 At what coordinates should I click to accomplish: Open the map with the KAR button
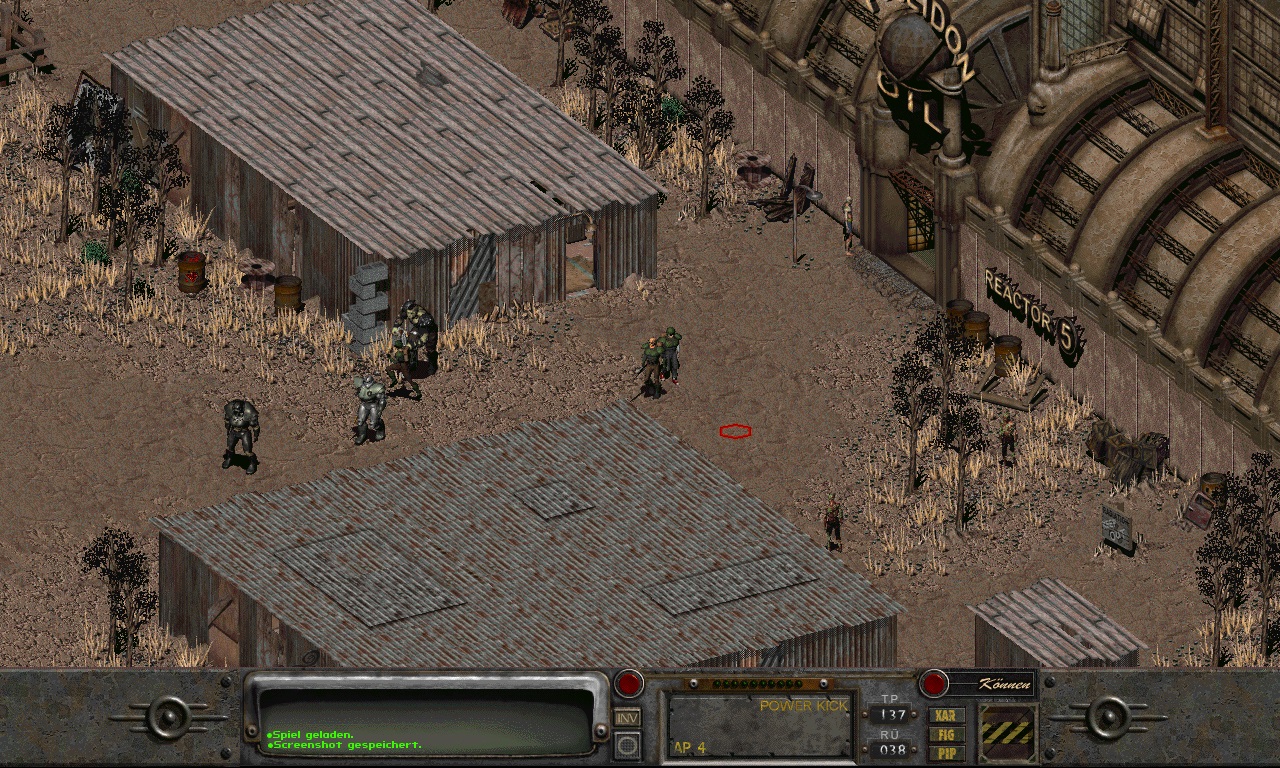pos(946,716)
